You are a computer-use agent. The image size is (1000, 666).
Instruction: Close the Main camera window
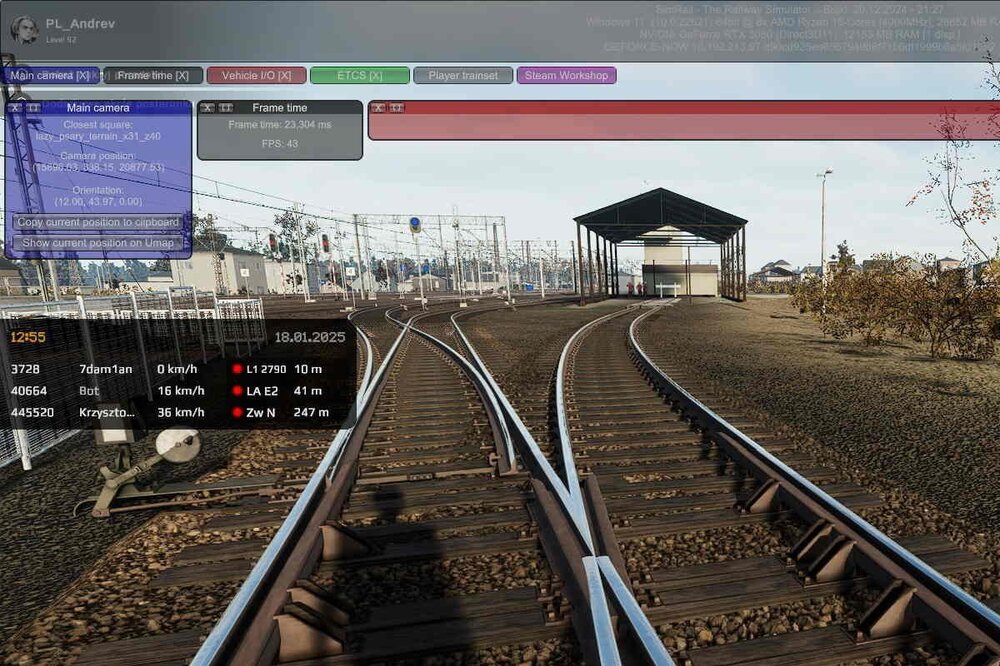click(x=16, y=108)
